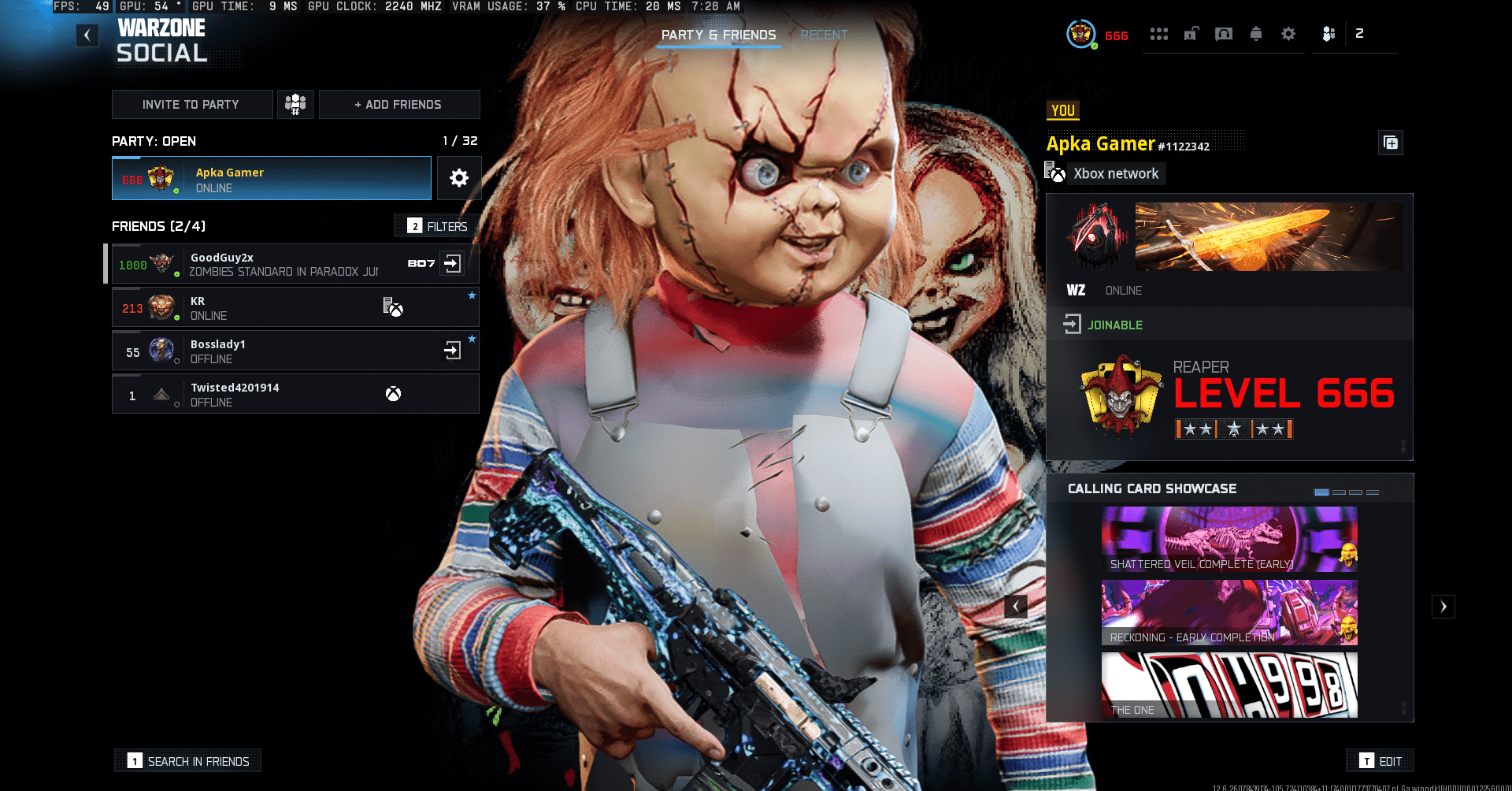Toggle the favorite star on KR's row

click(472, 295)
